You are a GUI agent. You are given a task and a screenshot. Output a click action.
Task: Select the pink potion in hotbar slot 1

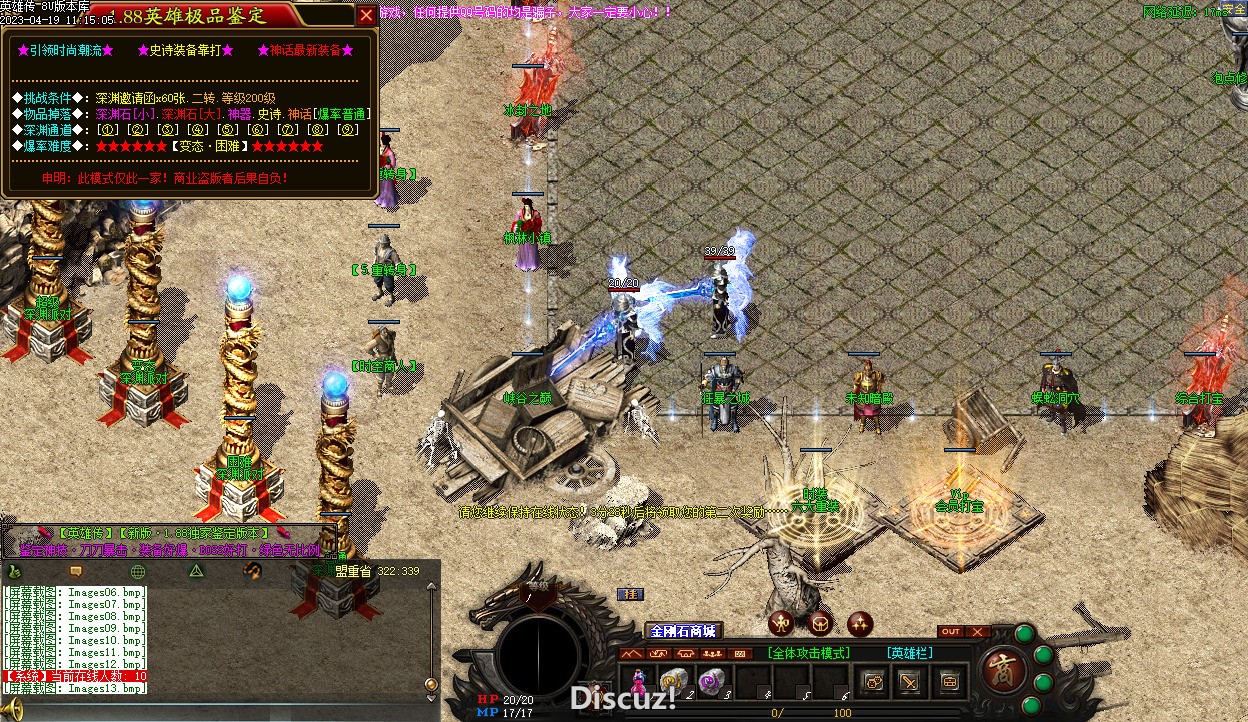(638, 682)
